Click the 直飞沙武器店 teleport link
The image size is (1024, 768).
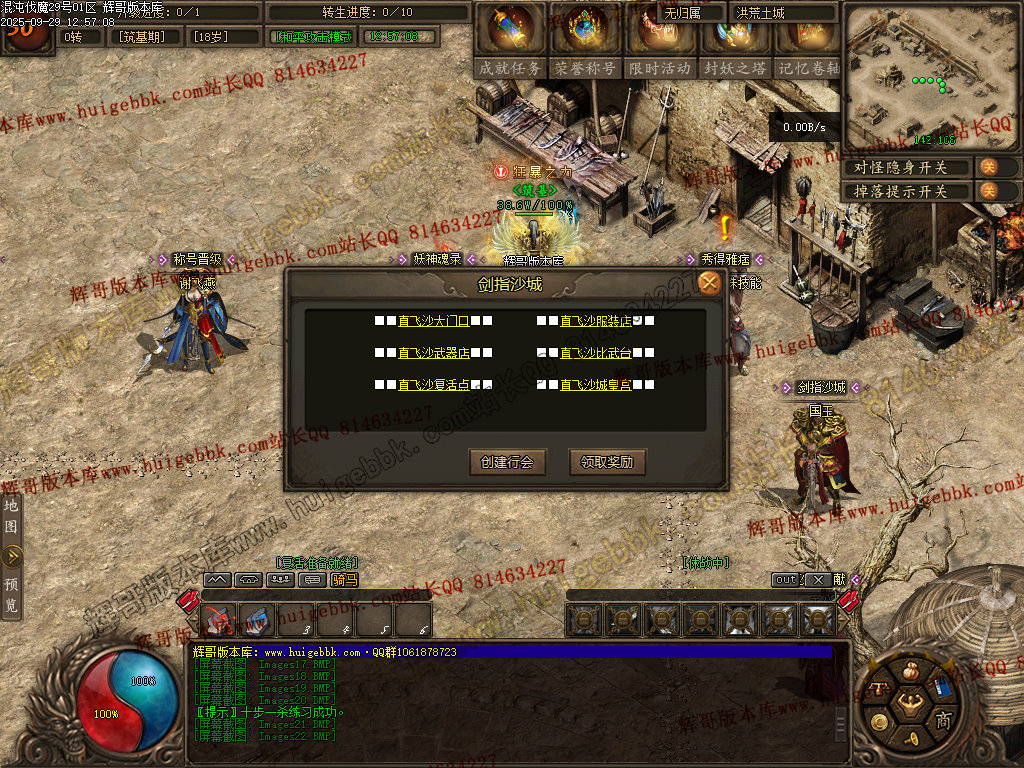point(434,353)
